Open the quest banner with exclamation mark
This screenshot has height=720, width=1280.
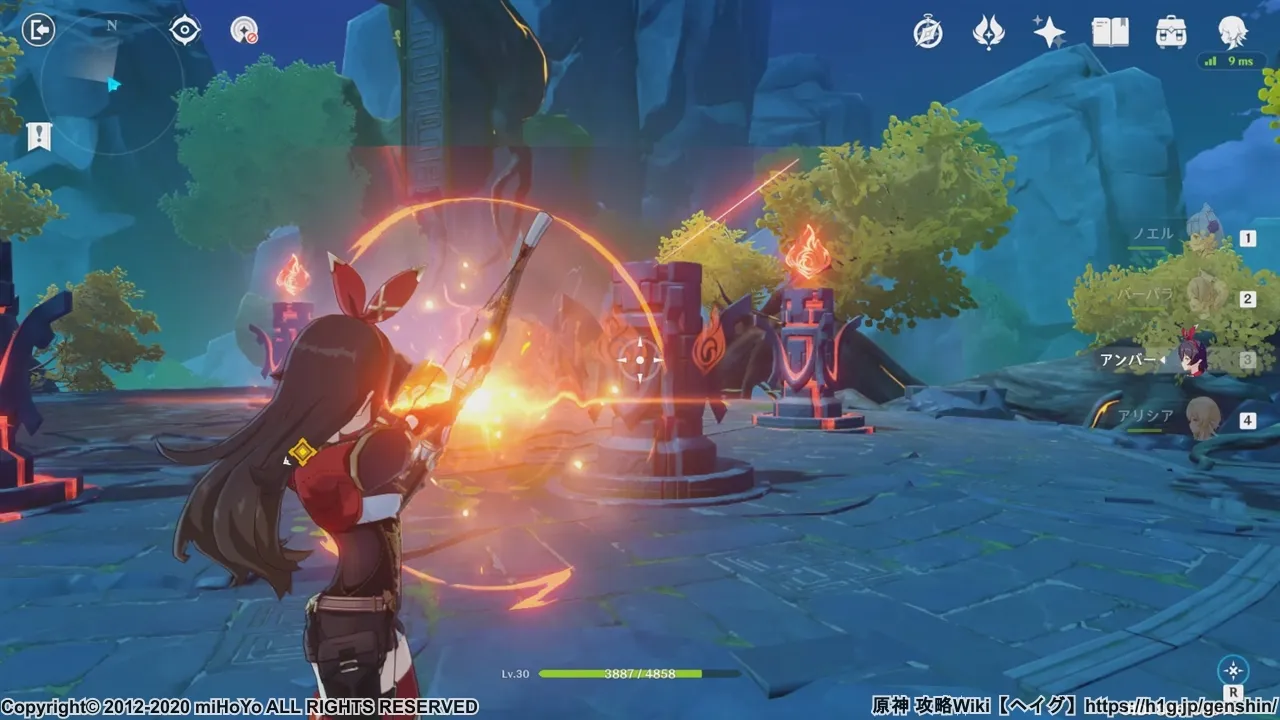39,136
